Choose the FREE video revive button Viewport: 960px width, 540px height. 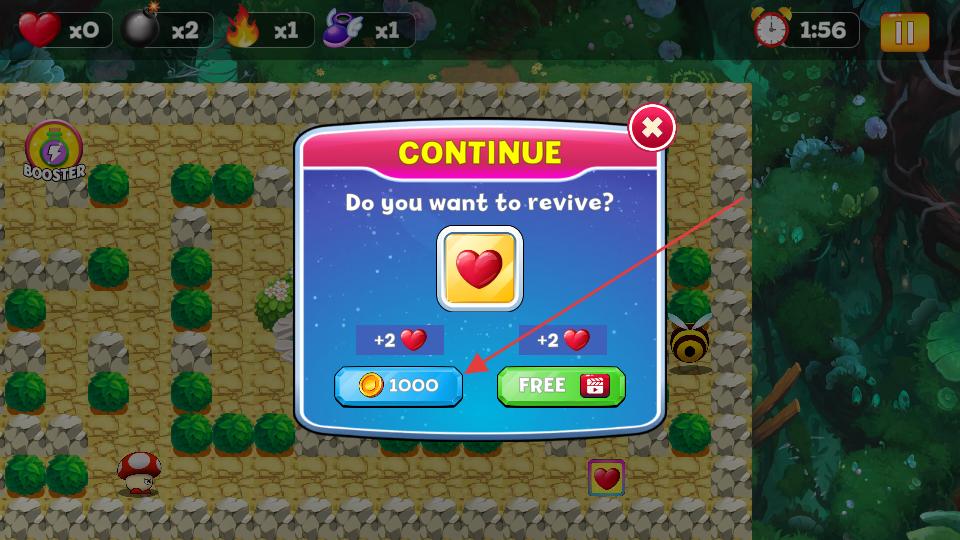coord(561,386)
